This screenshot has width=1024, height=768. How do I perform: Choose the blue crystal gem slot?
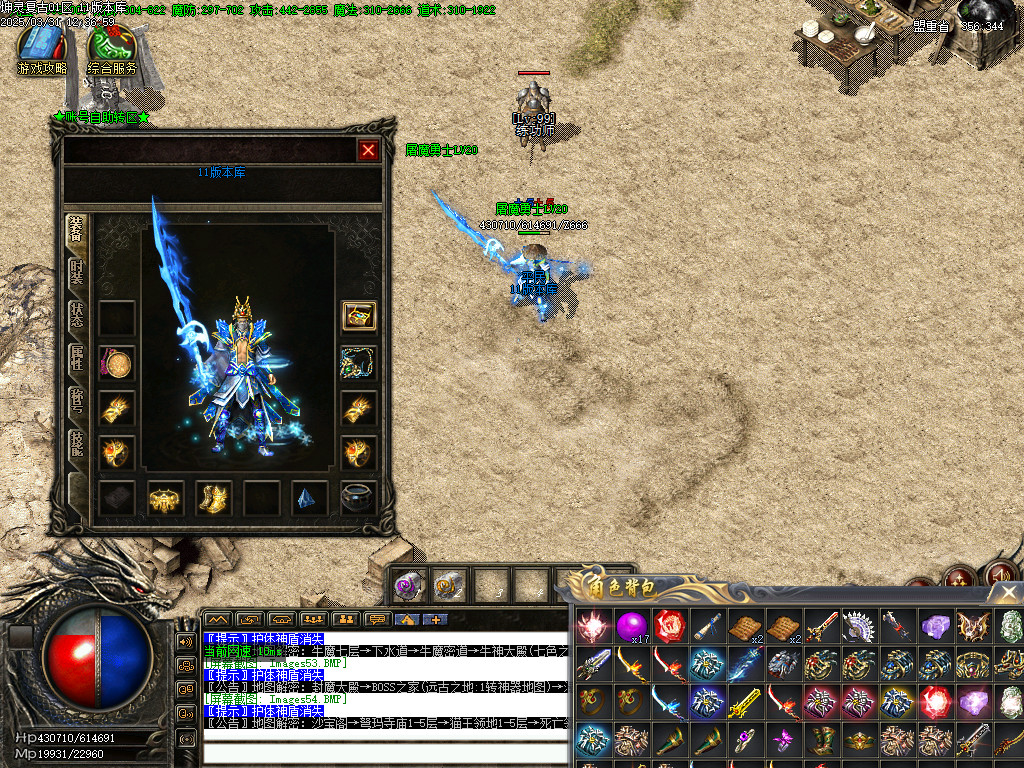[310, 498]
